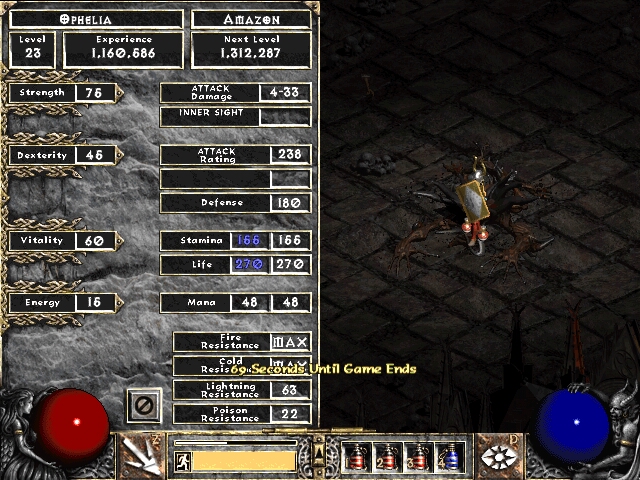Close the character stats panel
This screenshot has width=640, height=480.
click(144, 406)
